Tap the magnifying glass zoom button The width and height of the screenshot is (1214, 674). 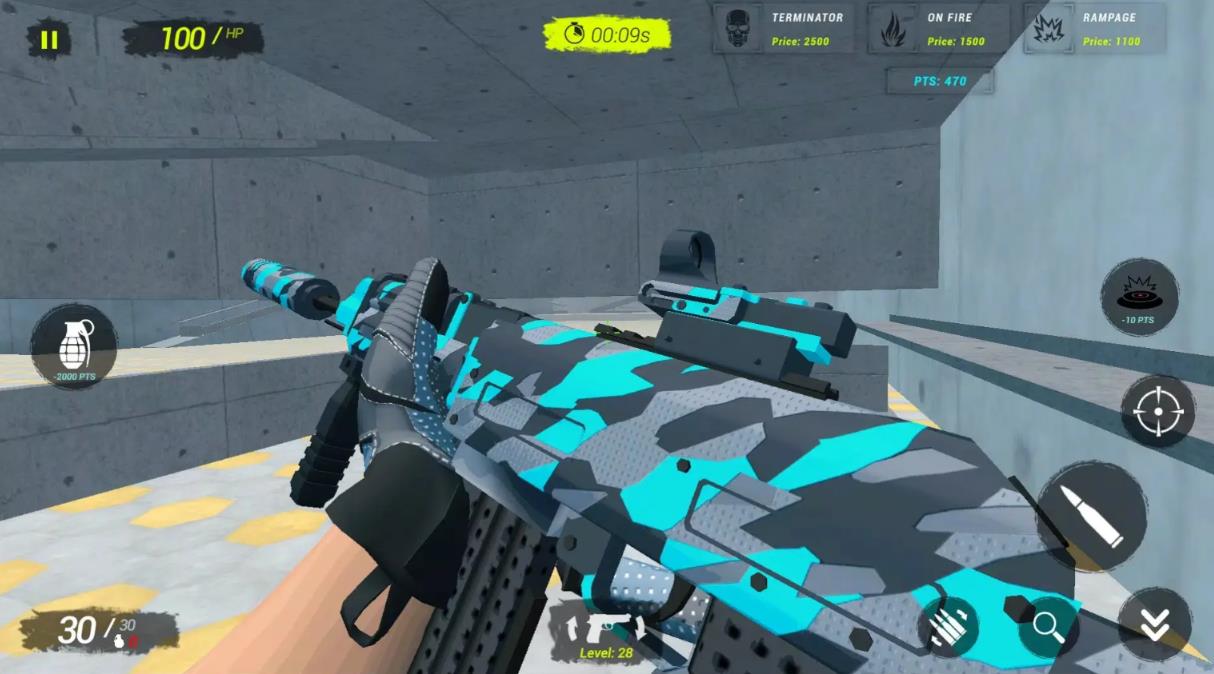tap(1048, 626)
